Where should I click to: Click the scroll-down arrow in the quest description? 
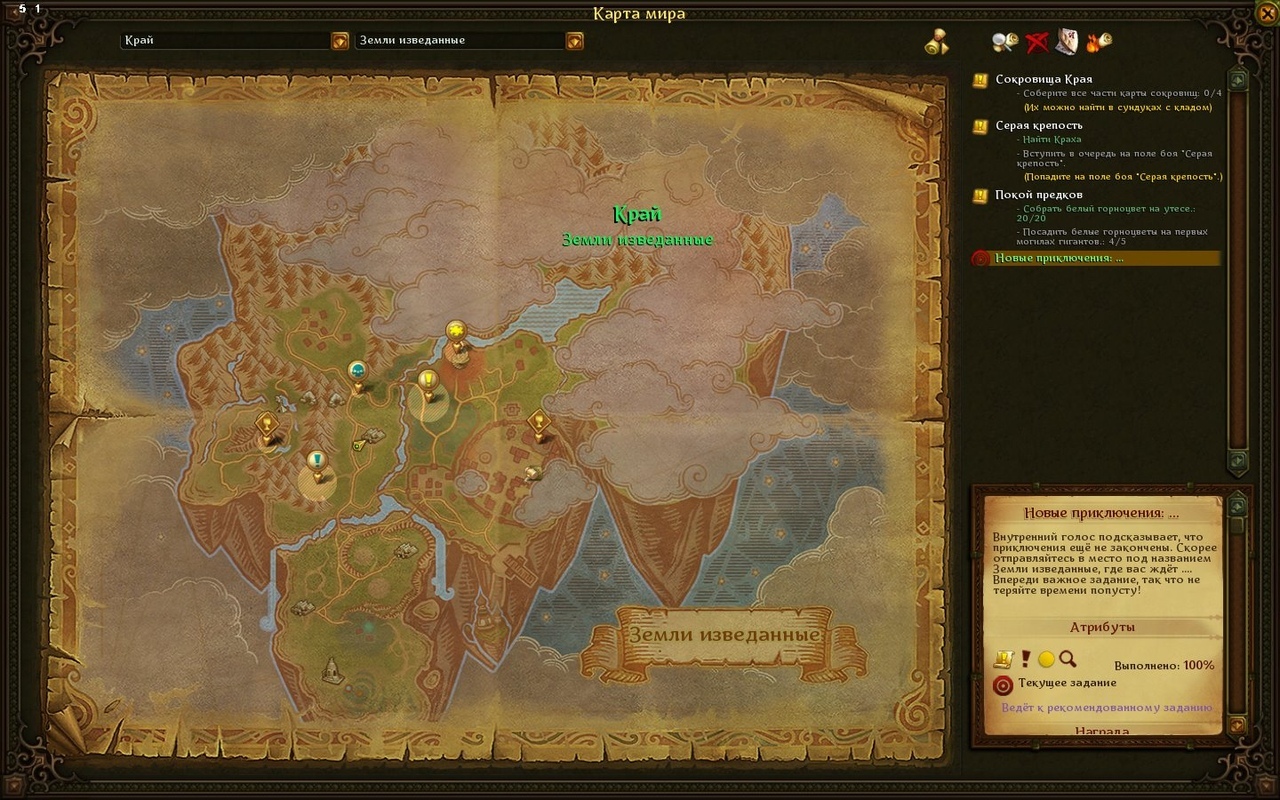1237,724
